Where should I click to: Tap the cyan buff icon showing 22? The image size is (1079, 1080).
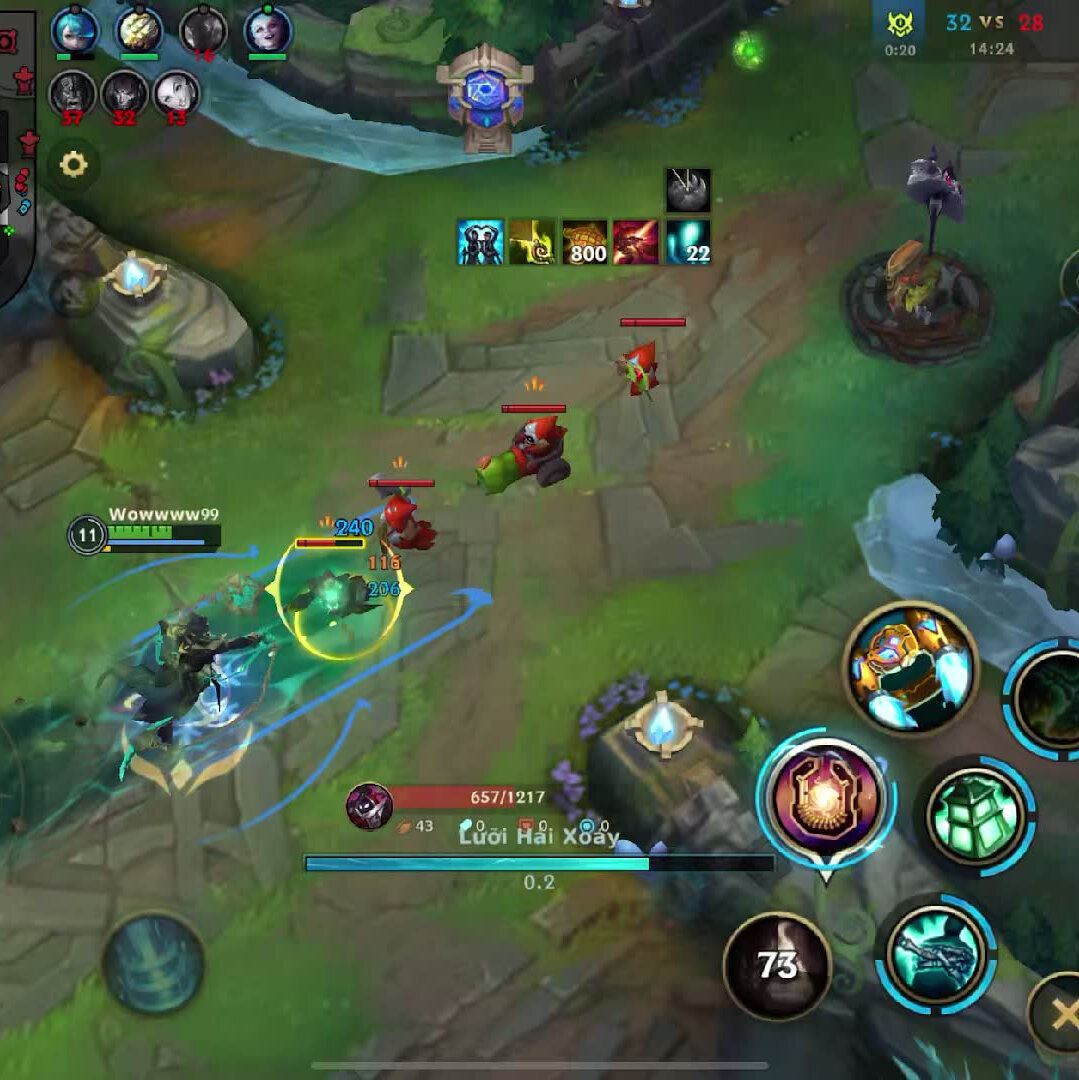click(x=689, y=242)
